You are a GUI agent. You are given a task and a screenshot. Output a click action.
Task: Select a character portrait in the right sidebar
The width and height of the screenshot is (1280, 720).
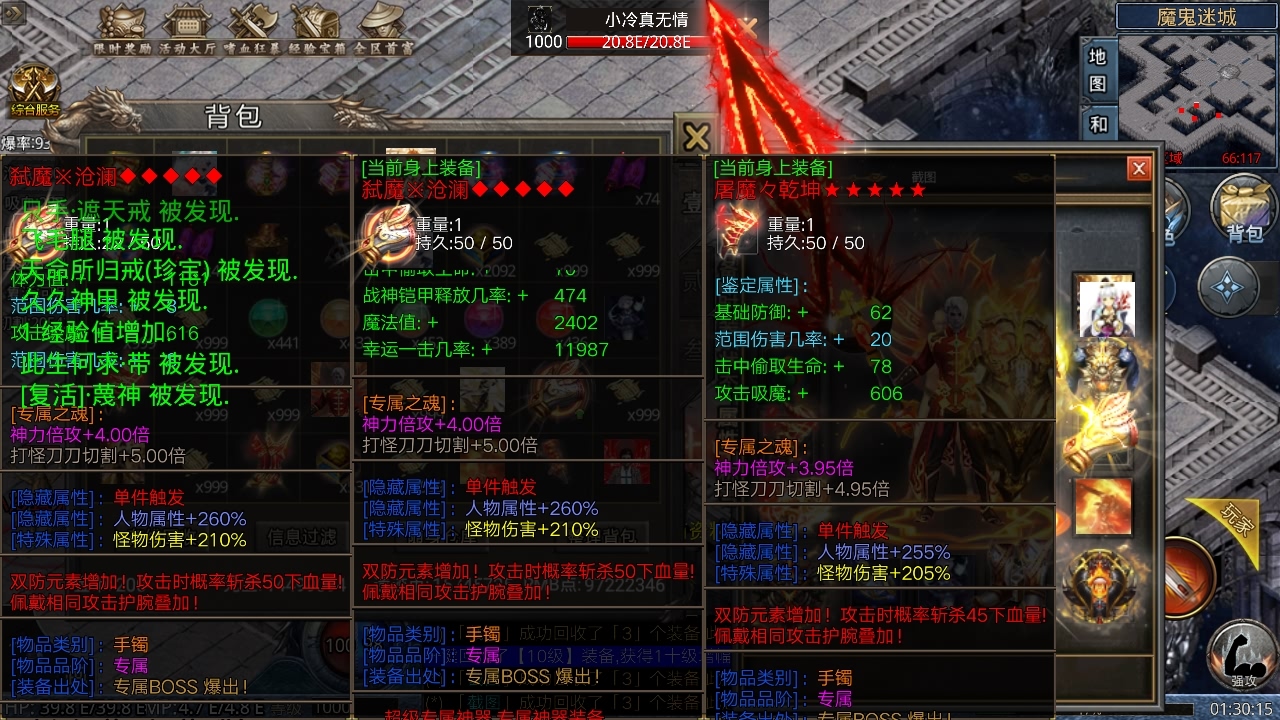pos(1105,305)
